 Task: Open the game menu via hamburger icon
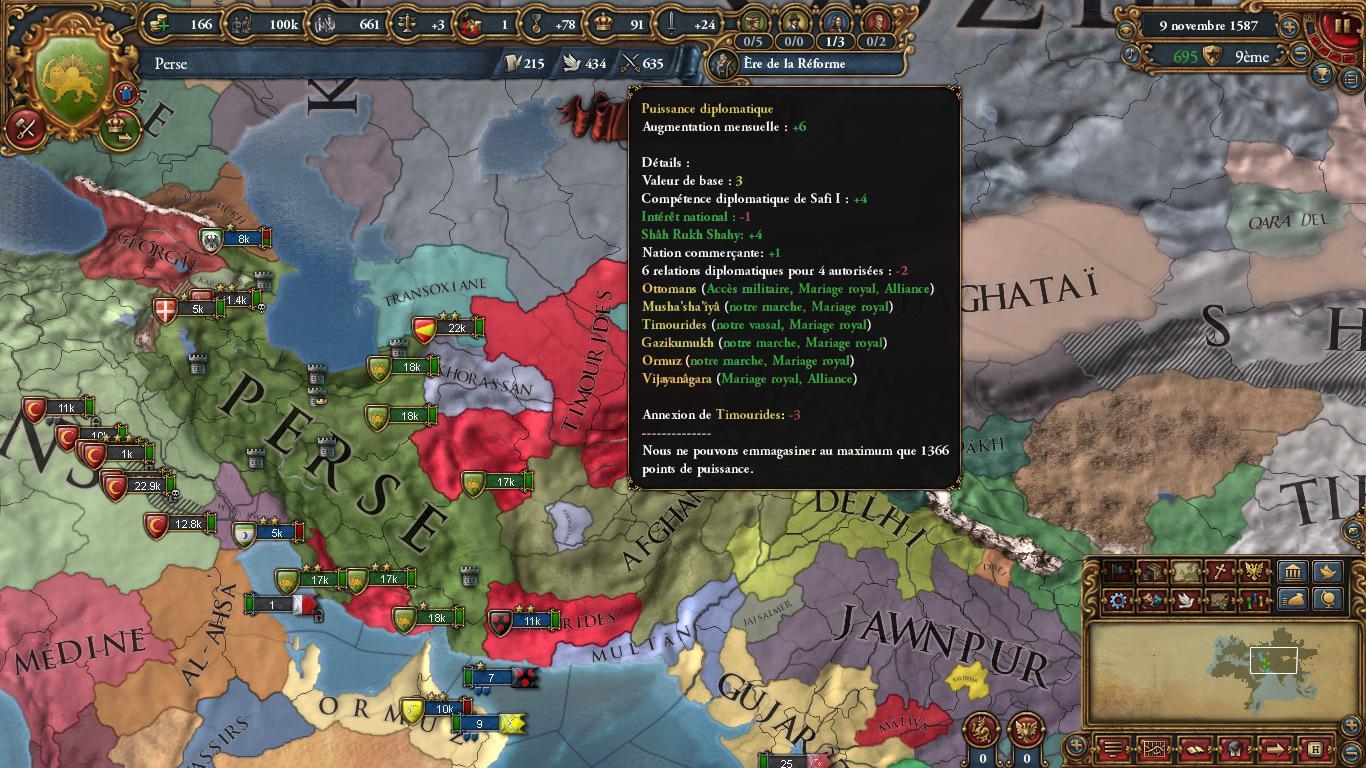coord(1112,749)
